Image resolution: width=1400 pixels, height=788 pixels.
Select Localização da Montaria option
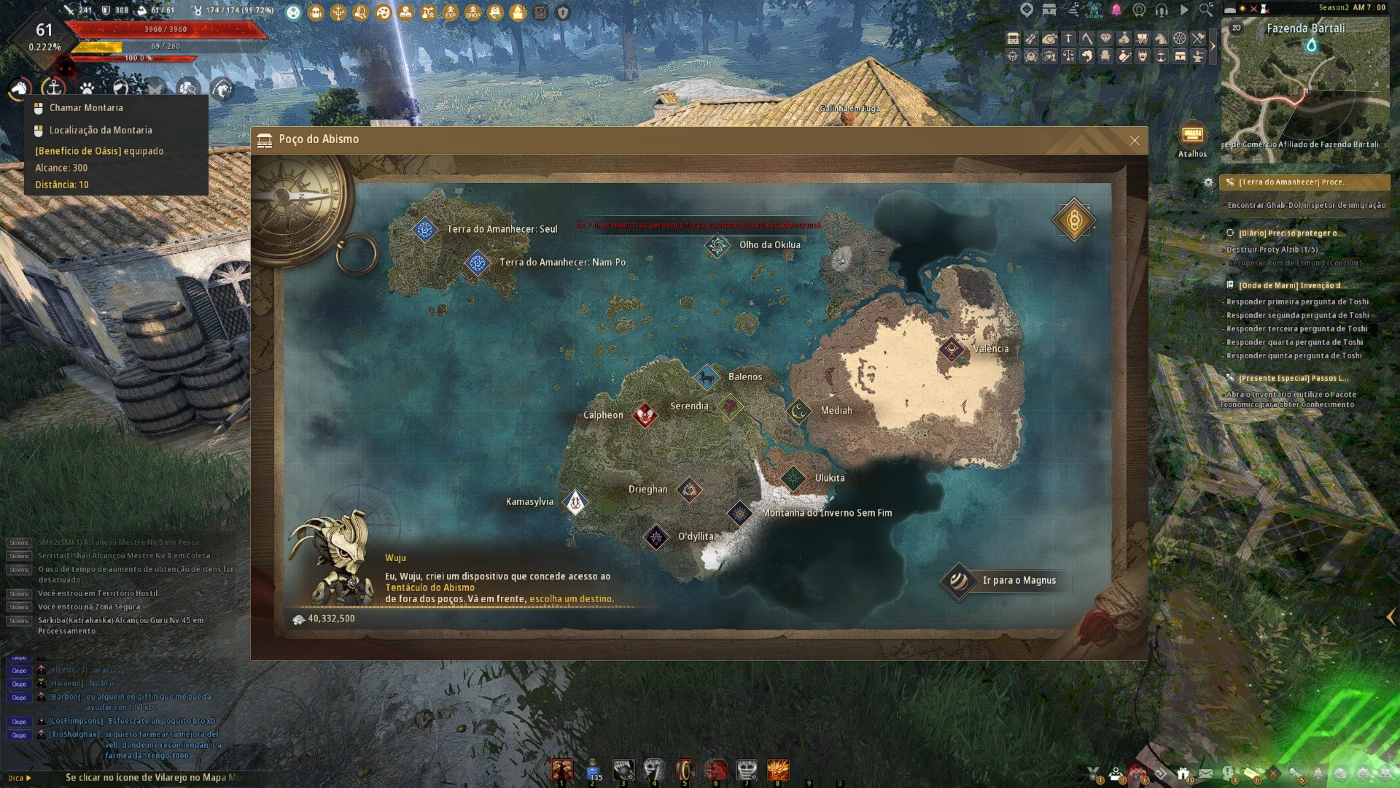pyautogui.click(x=100, y=130)
